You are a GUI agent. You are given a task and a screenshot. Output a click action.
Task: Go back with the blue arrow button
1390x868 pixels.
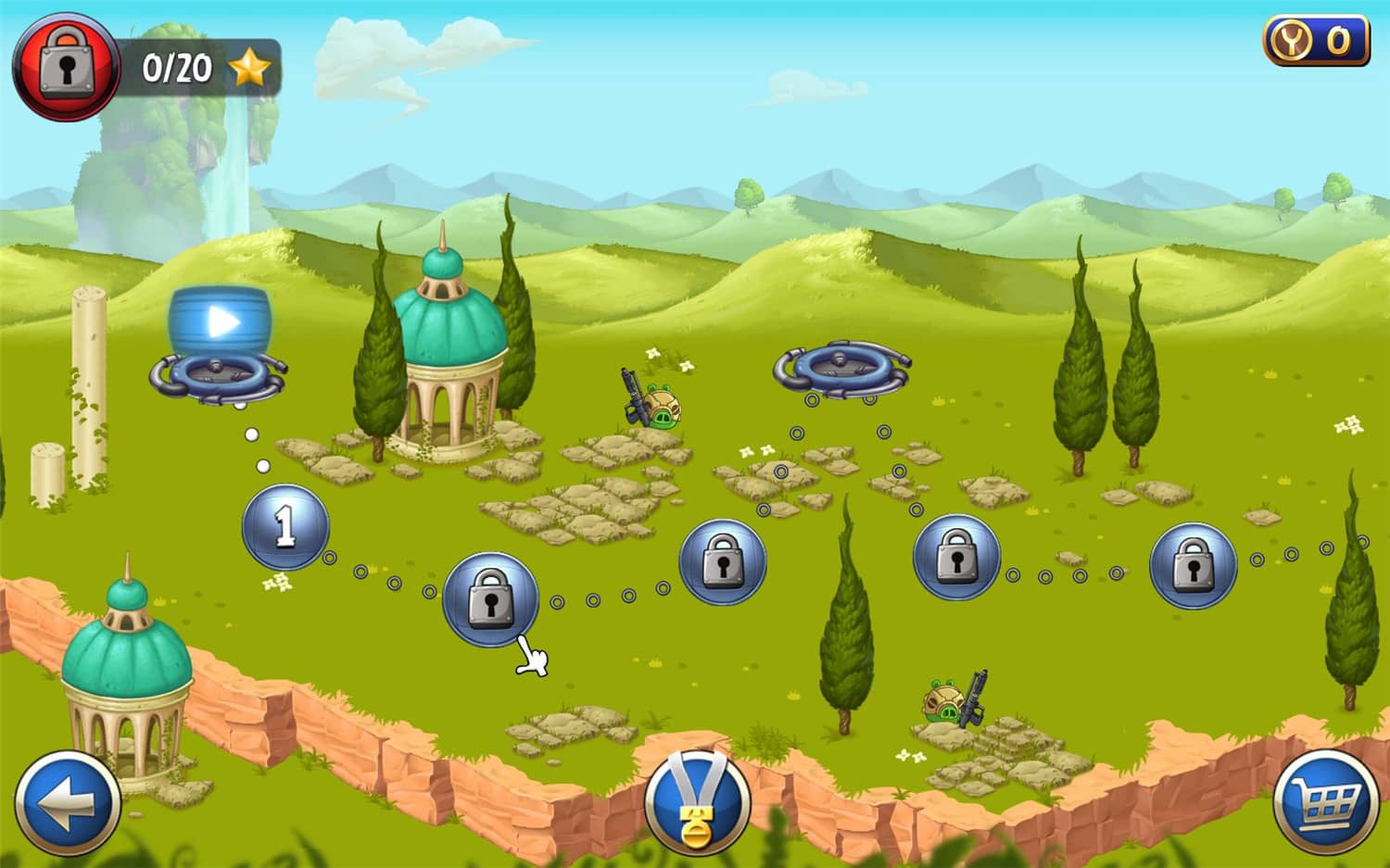65,803
